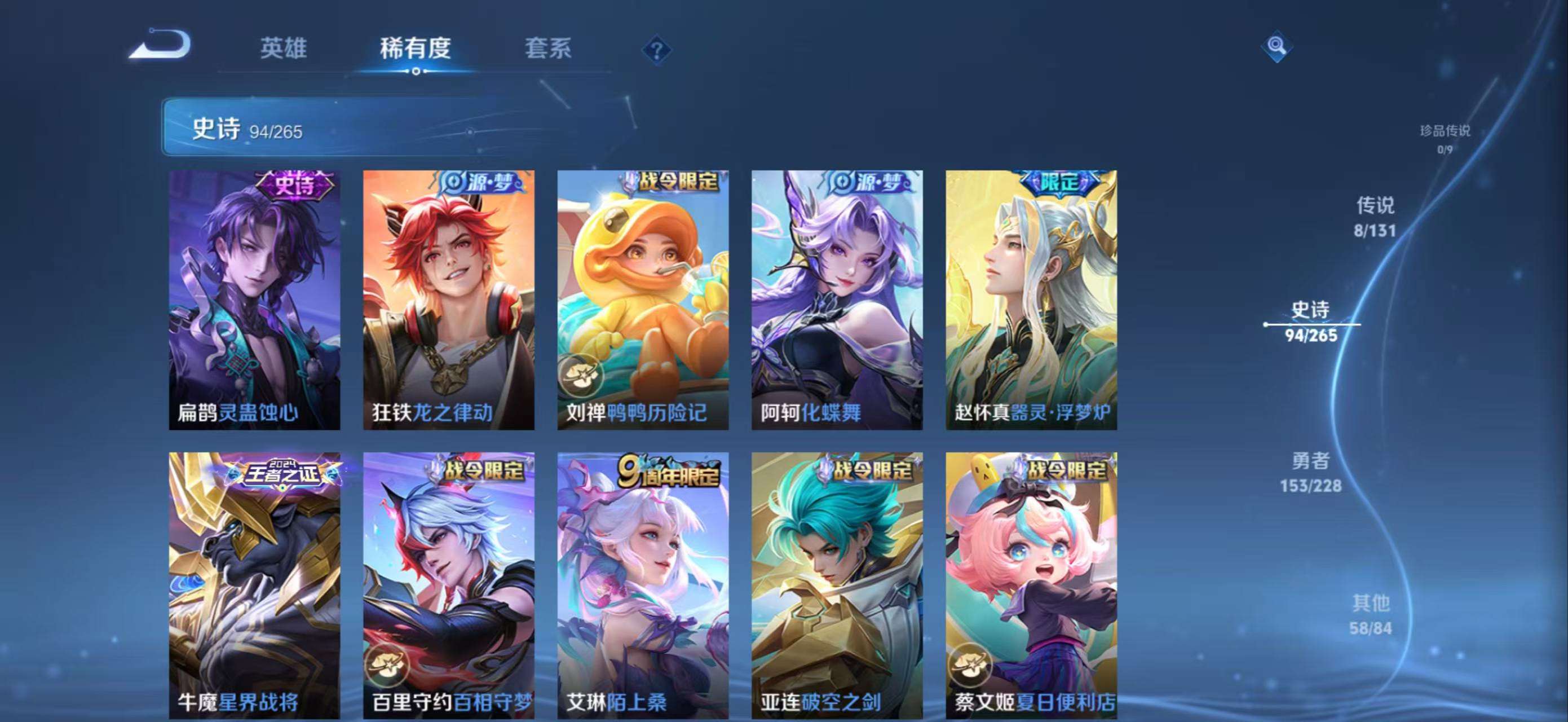Viewport: 1568px width, 722px height.
Task: Switch to the 勇者 rarity list
Action: click(x=1310, y=472)
